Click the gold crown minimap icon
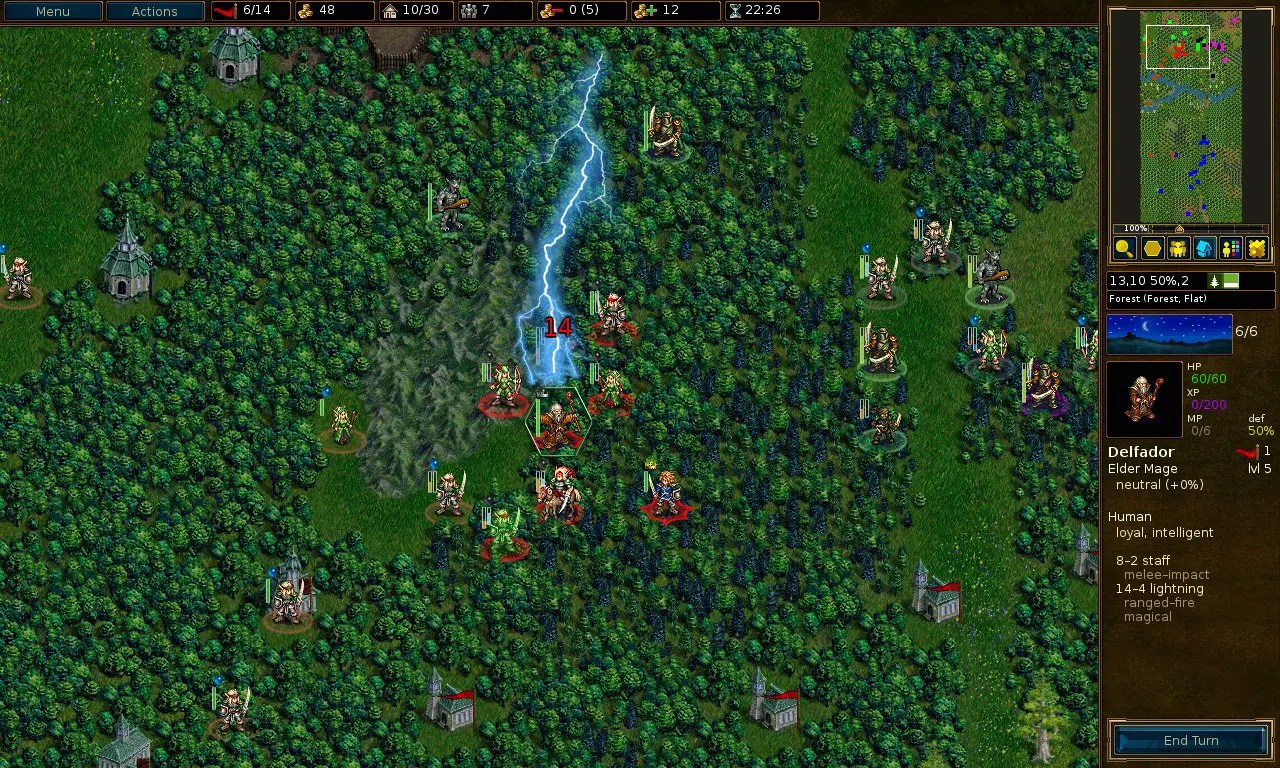 coord(1258,249)
